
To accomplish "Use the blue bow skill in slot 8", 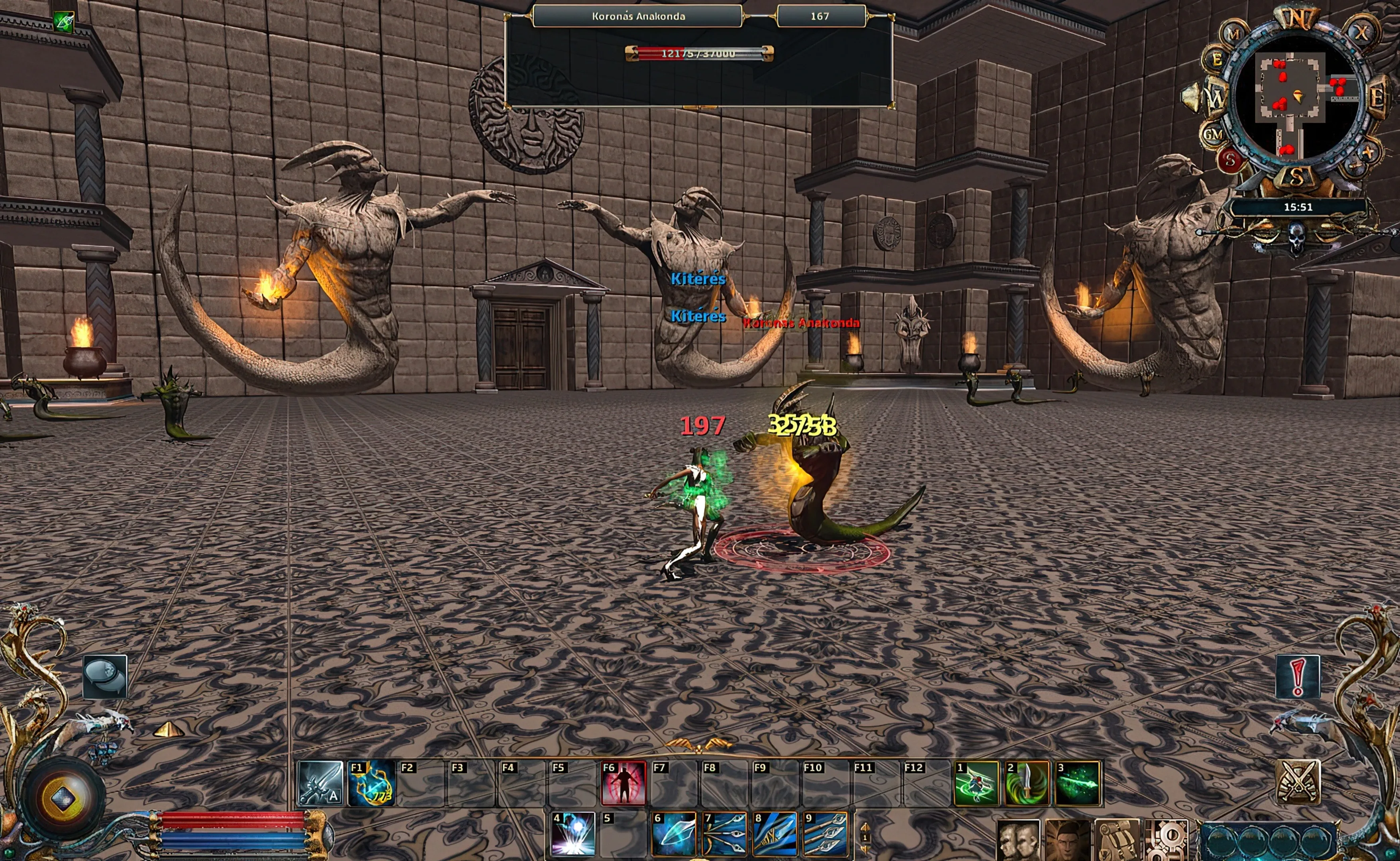I will 775,833.
